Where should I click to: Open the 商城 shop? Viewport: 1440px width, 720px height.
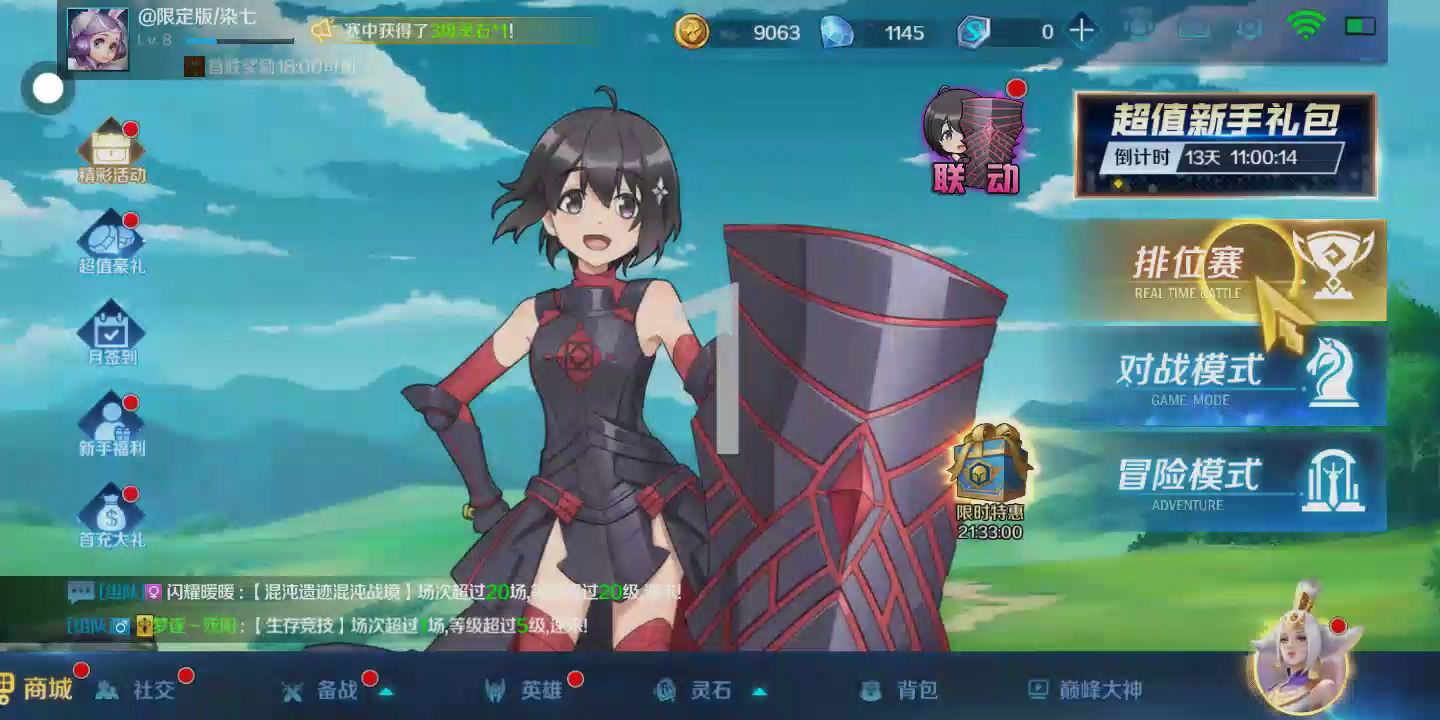pyautogui.click(x=40, y=689)
